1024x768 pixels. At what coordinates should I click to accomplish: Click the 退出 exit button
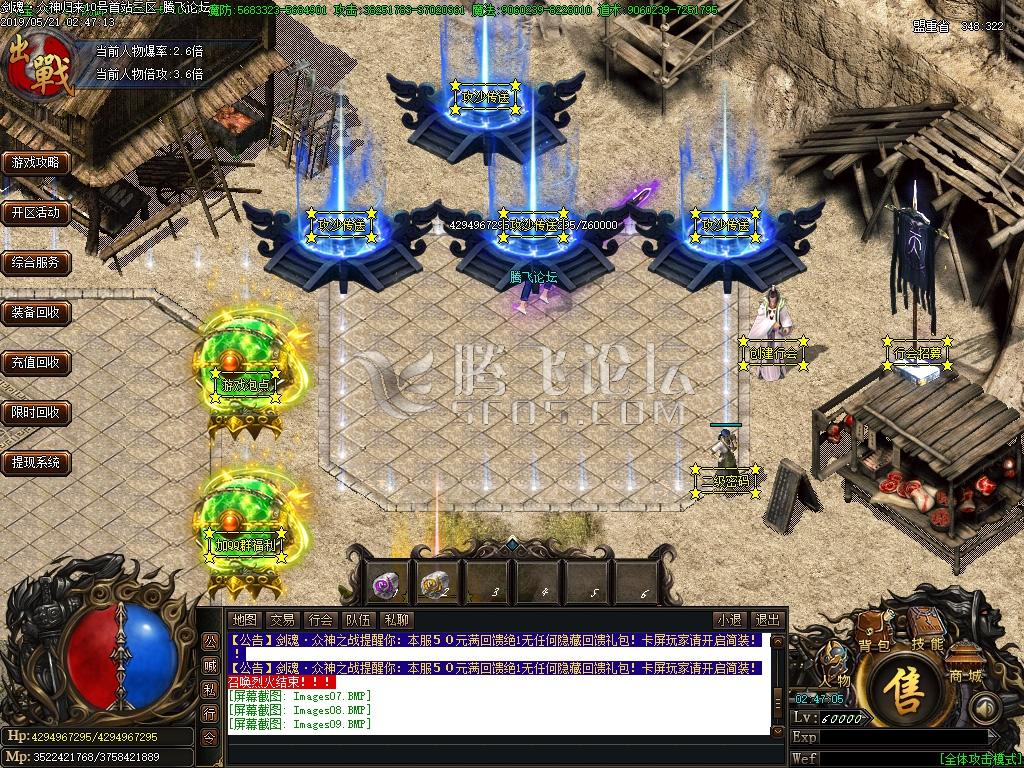click(767, 620)
